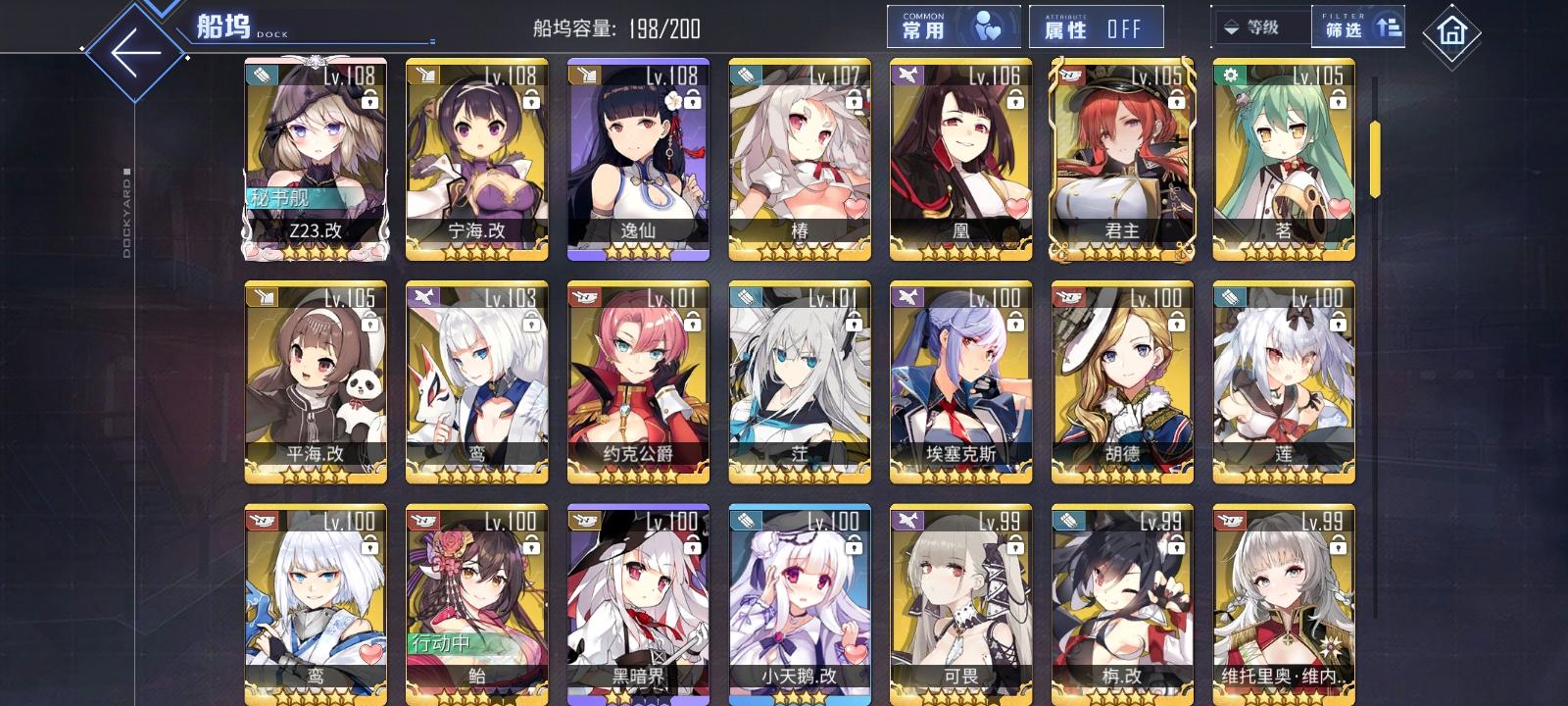Select the 黑暗界 ship card
The image size is (1568, 706).
[635, 603]
